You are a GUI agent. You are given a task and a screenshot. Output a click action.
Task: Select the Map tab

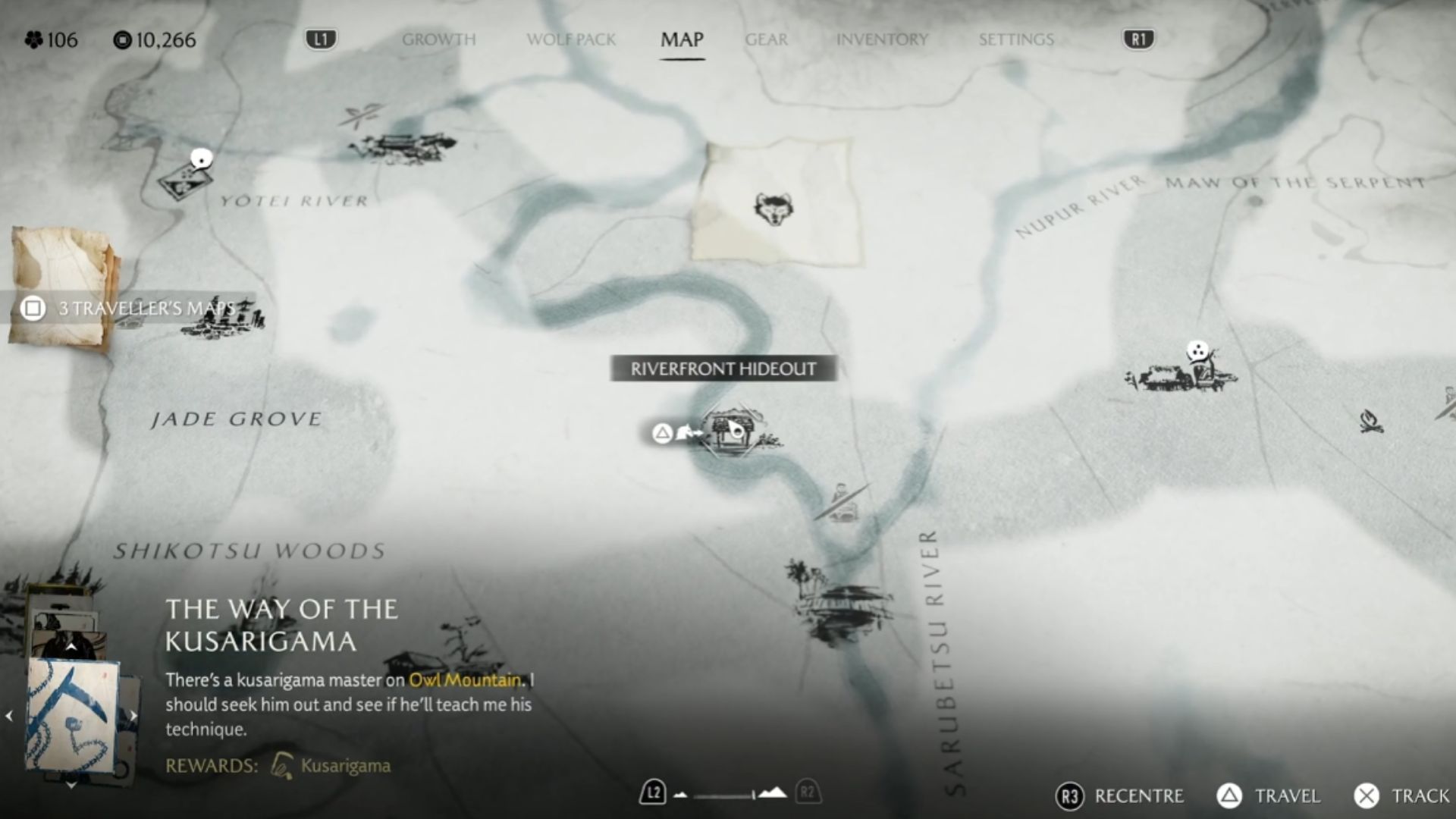[682, 39]
